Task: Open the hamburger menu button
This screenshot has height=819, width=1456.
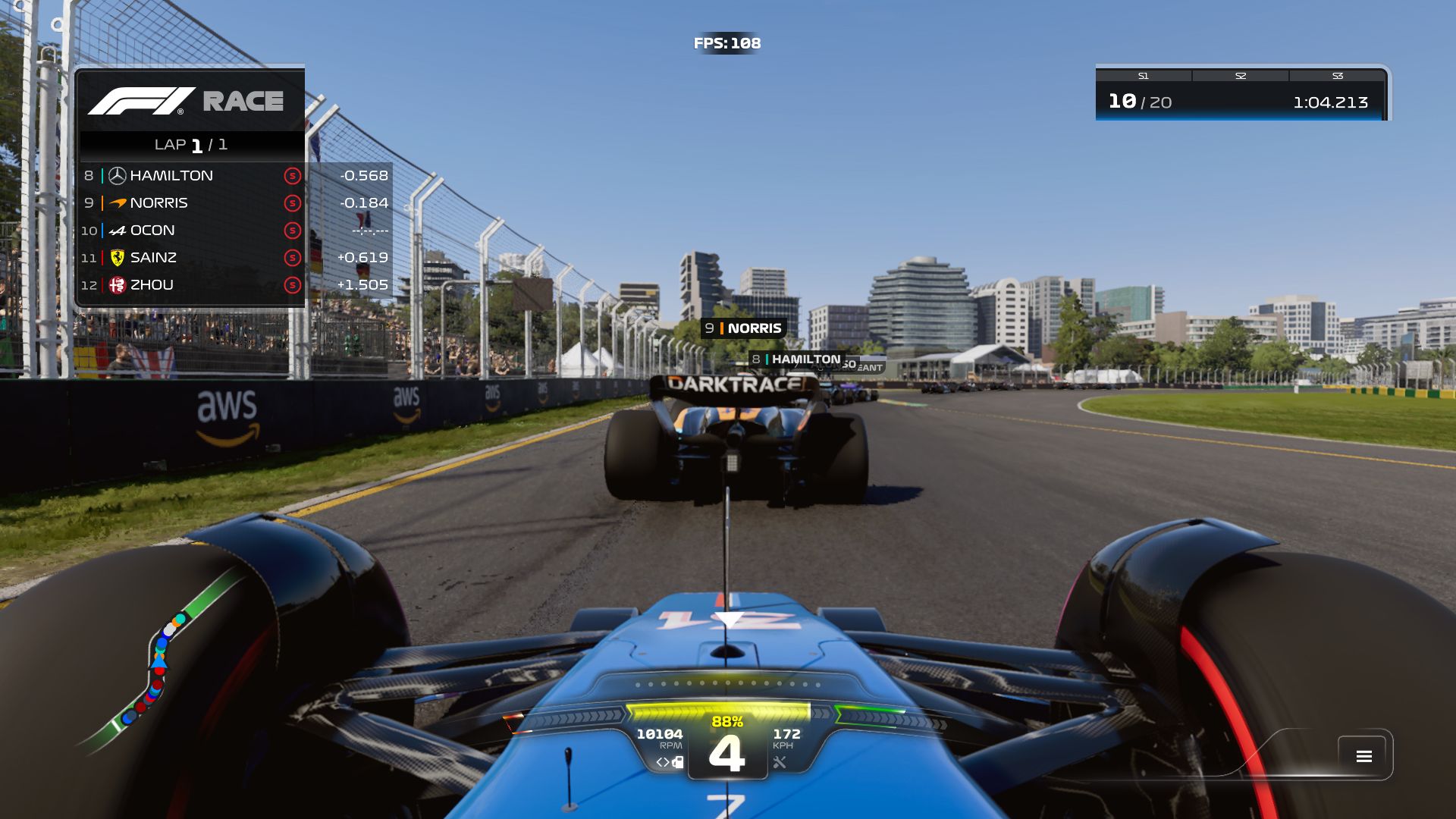Action: point(1363,756)
